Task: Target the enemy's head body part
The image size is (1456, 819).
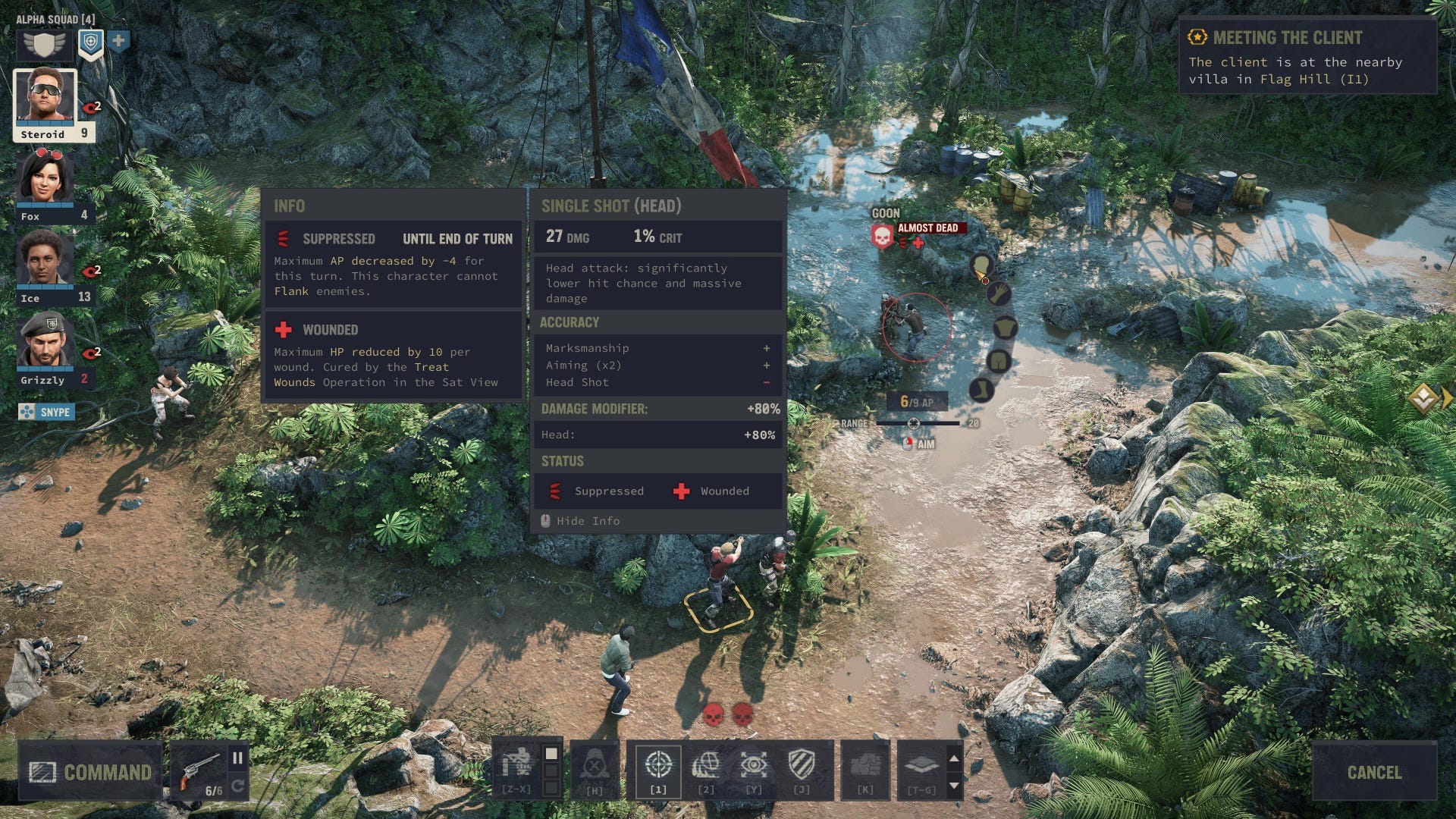Action: coord(981,265)
